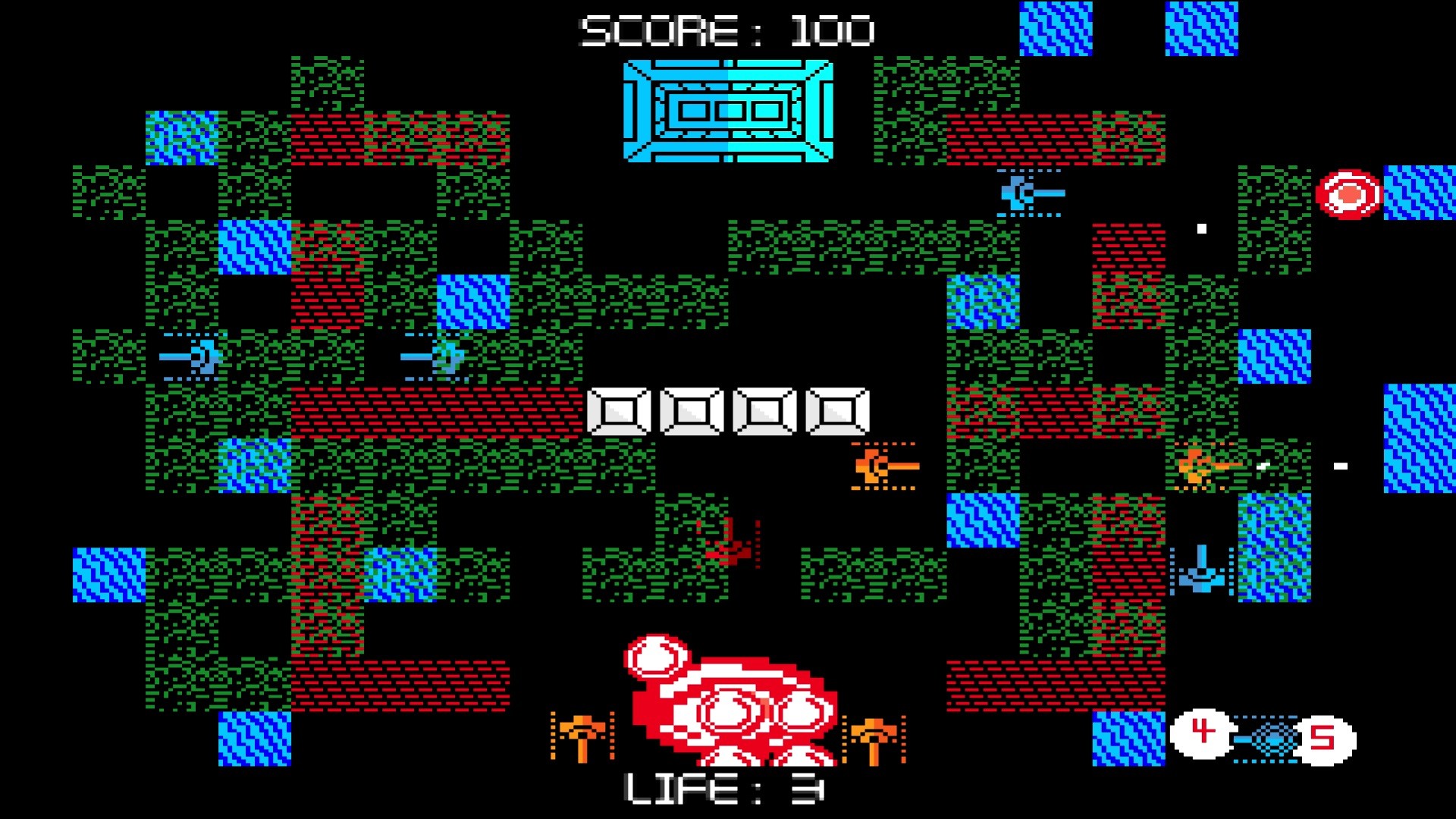
Task: Select the cyan base emblem at top
Action: pyautogui.click(x=728, y=112)
